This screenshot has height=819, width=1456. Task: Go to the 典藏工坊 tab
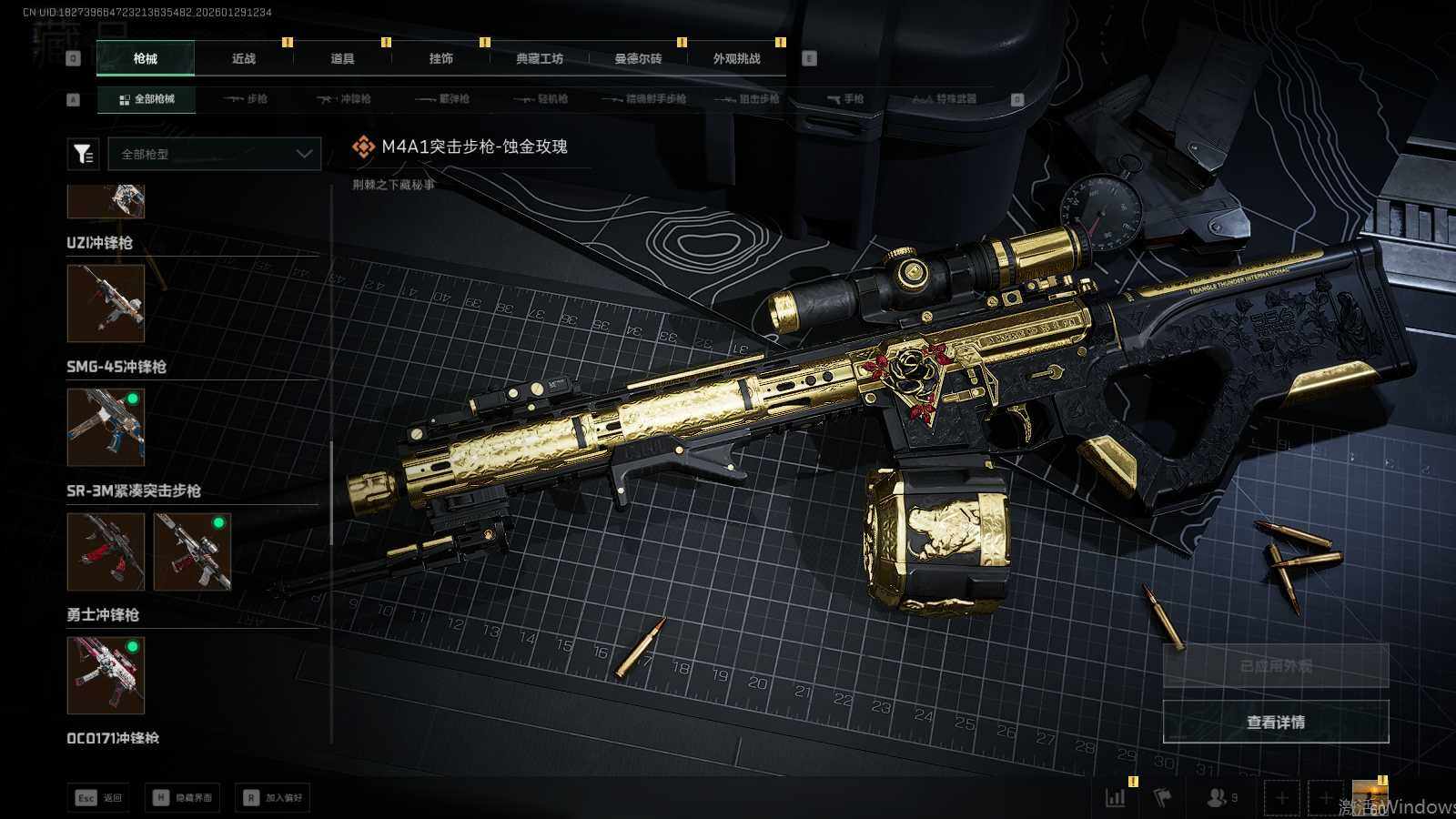540,58
